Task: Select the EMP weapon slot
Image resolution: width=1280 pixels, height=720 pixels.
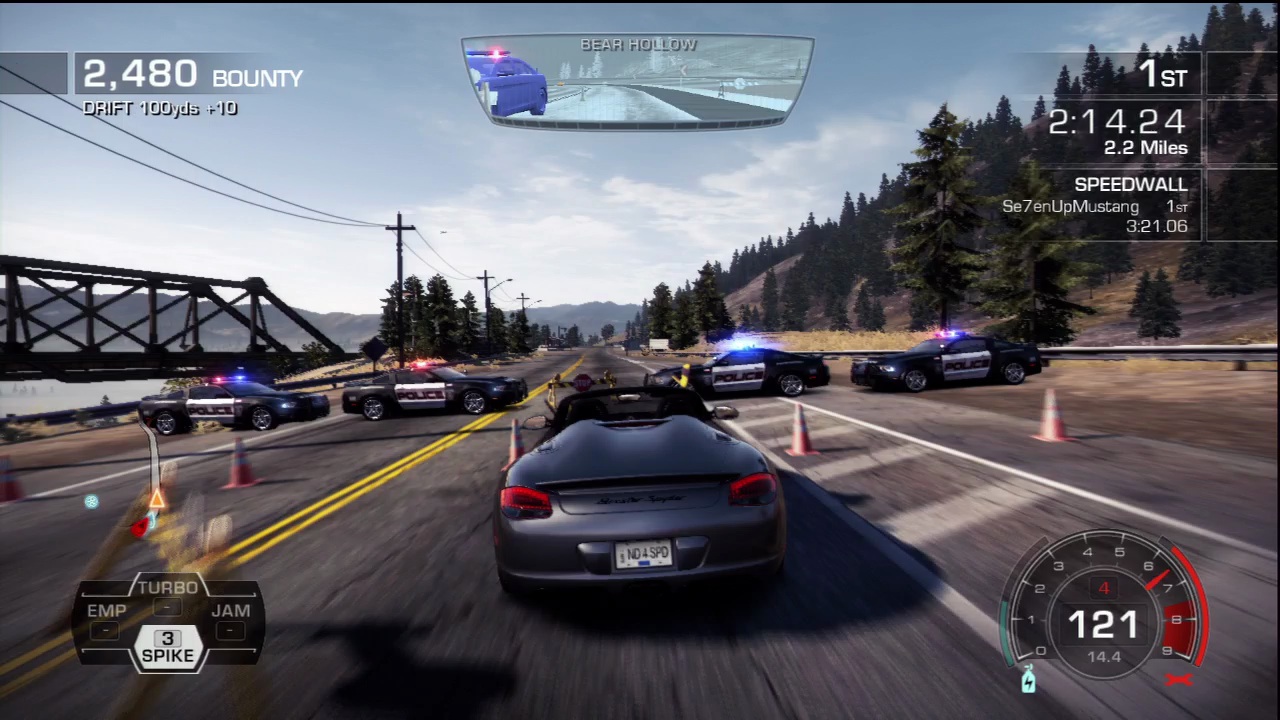Action: 106,610
